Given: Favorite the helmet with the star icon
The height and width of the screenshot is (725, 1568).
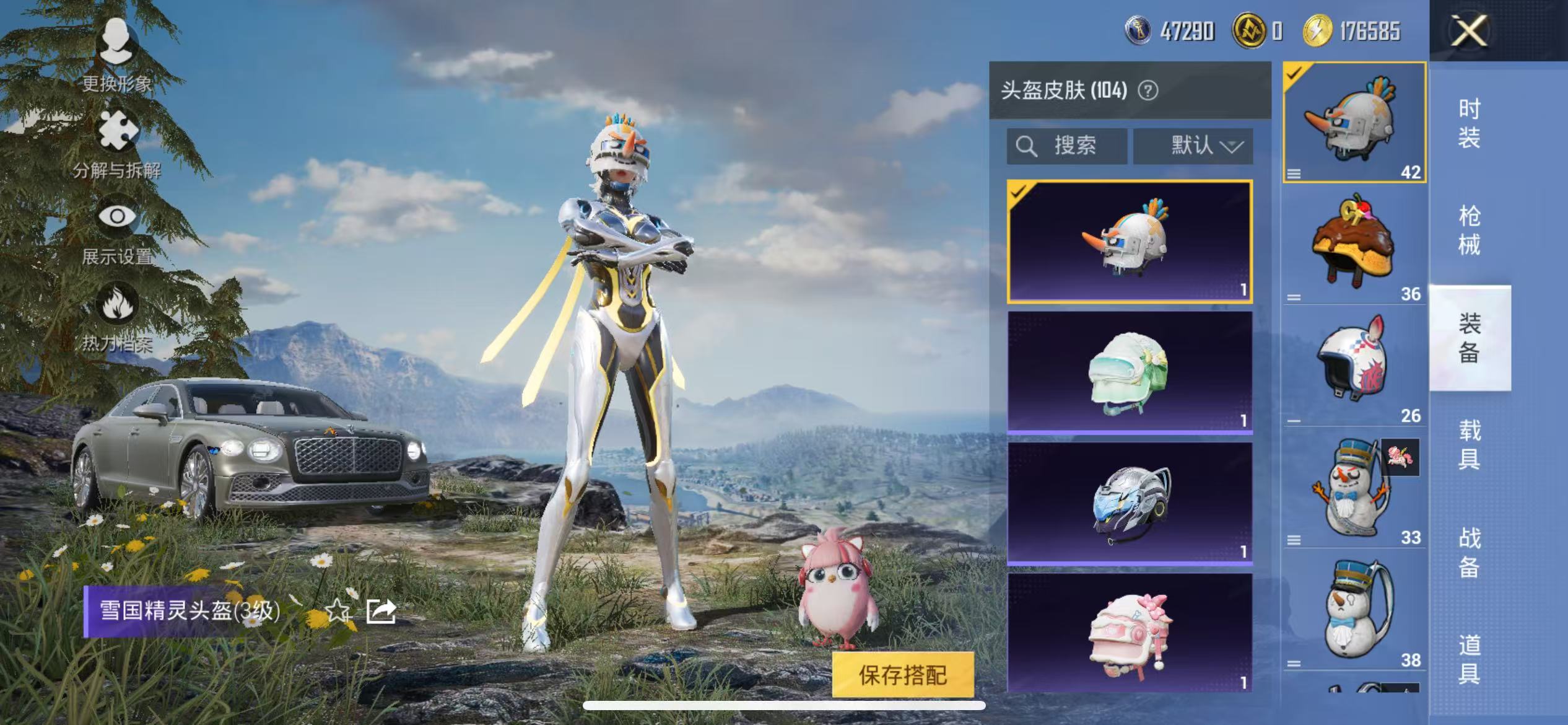Looking at the screenshot, I should point(338,611).
